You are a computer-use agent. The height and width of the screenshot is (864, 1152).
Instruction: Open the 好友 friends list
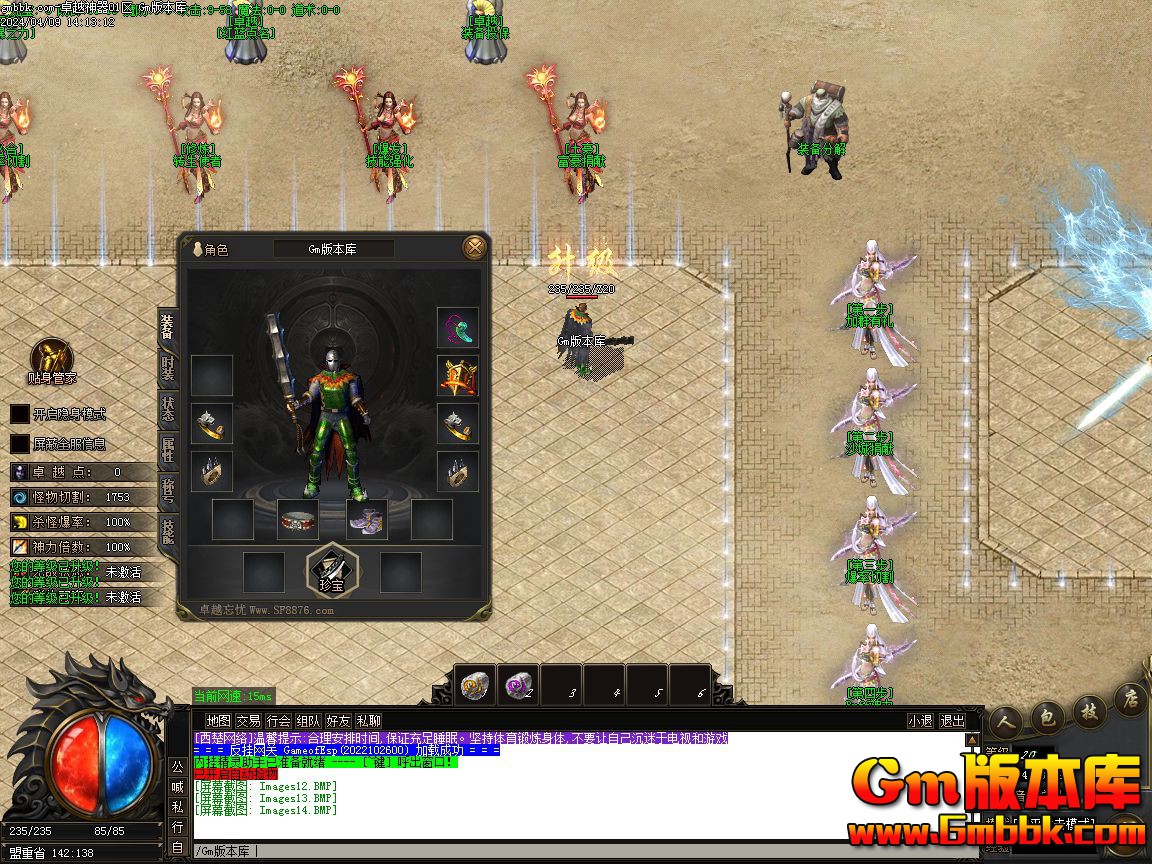click(338, 720)
